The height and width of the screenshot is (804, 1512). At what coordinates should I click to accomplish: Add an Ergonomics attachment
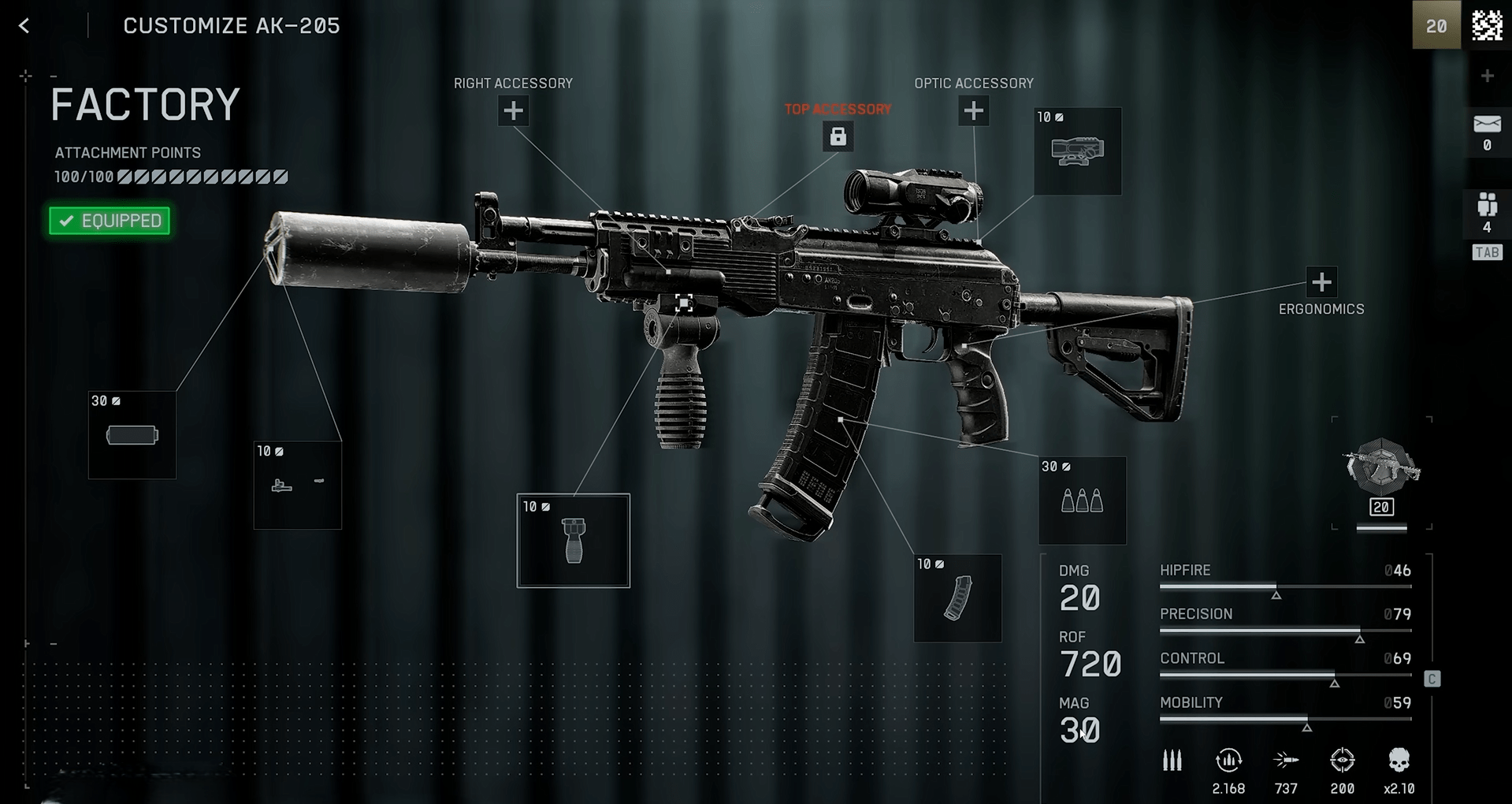[x=1321, y=282]
